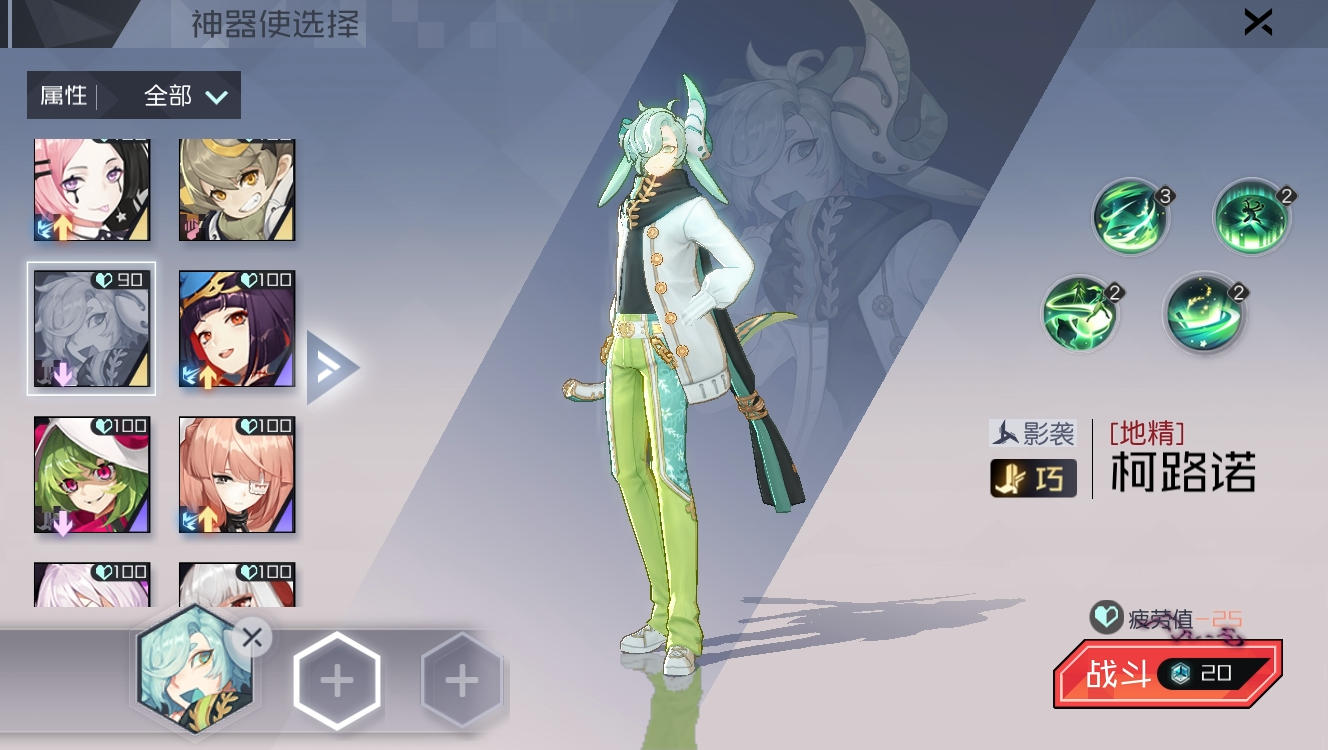Viewport: 1328px width, 750px height.
Task: Remove 柯路诺 from the team slot
Action: point(252,637)
